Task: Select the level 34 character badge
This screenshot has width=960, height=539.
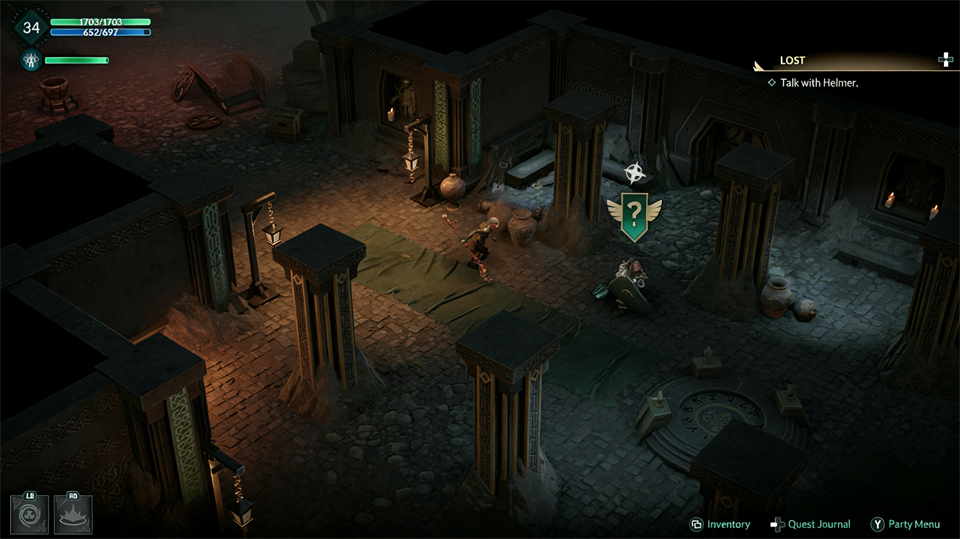Action: (x=29, y=27)
